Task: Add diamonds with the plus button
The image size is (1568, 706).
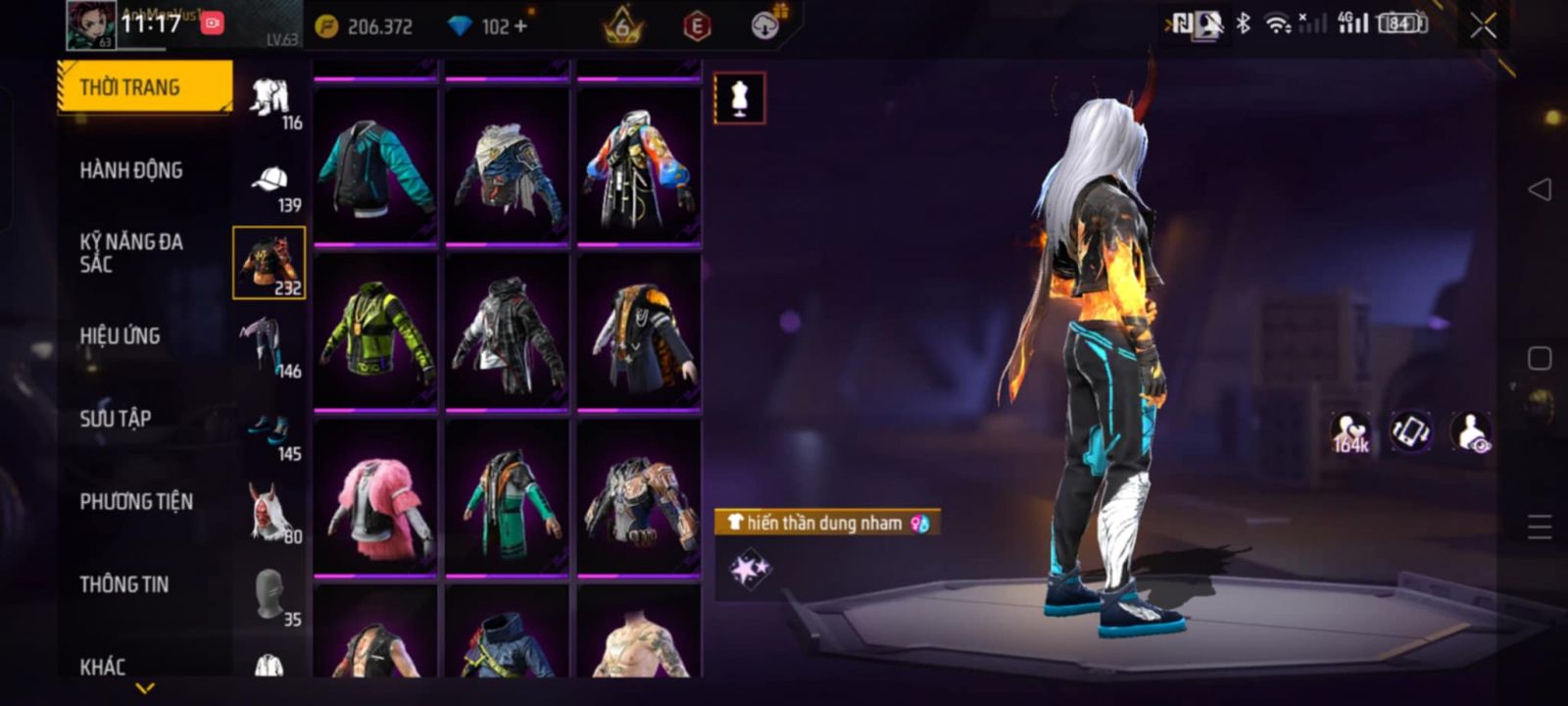Action: coord(519,26)
